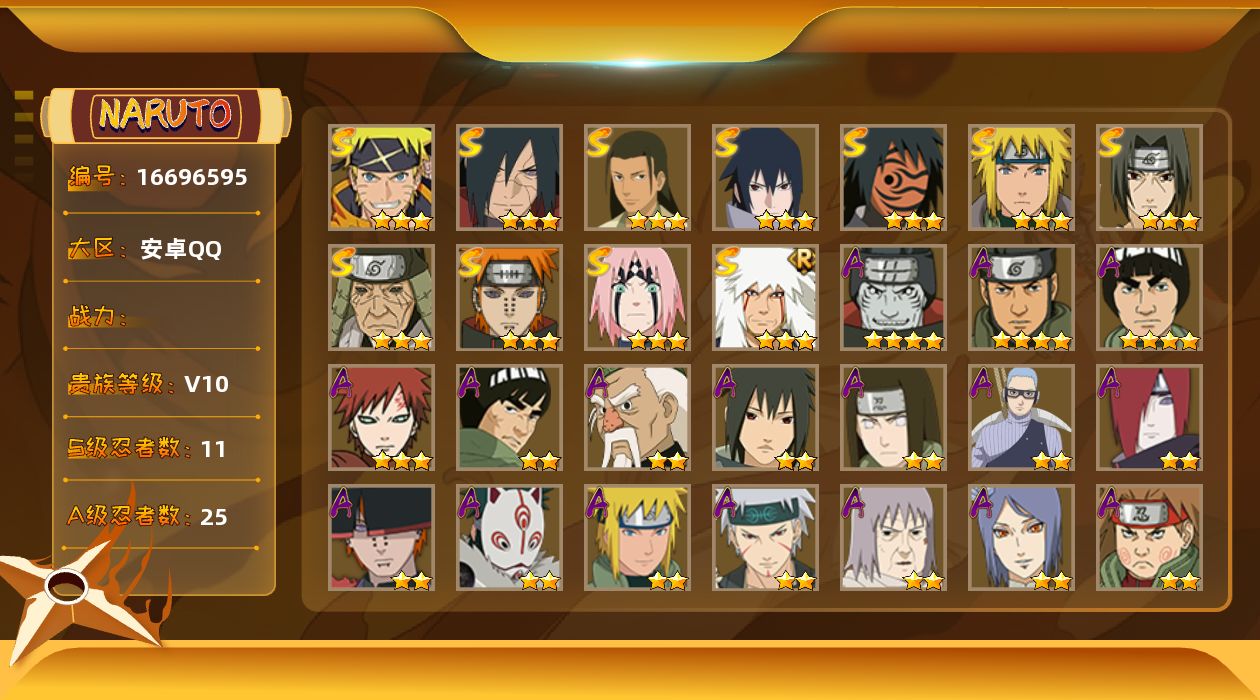Open the white-haired Jiraiya portrait
Viewport: 1260px width, 700px height.
pyautogui.click(x=765, y=298)
